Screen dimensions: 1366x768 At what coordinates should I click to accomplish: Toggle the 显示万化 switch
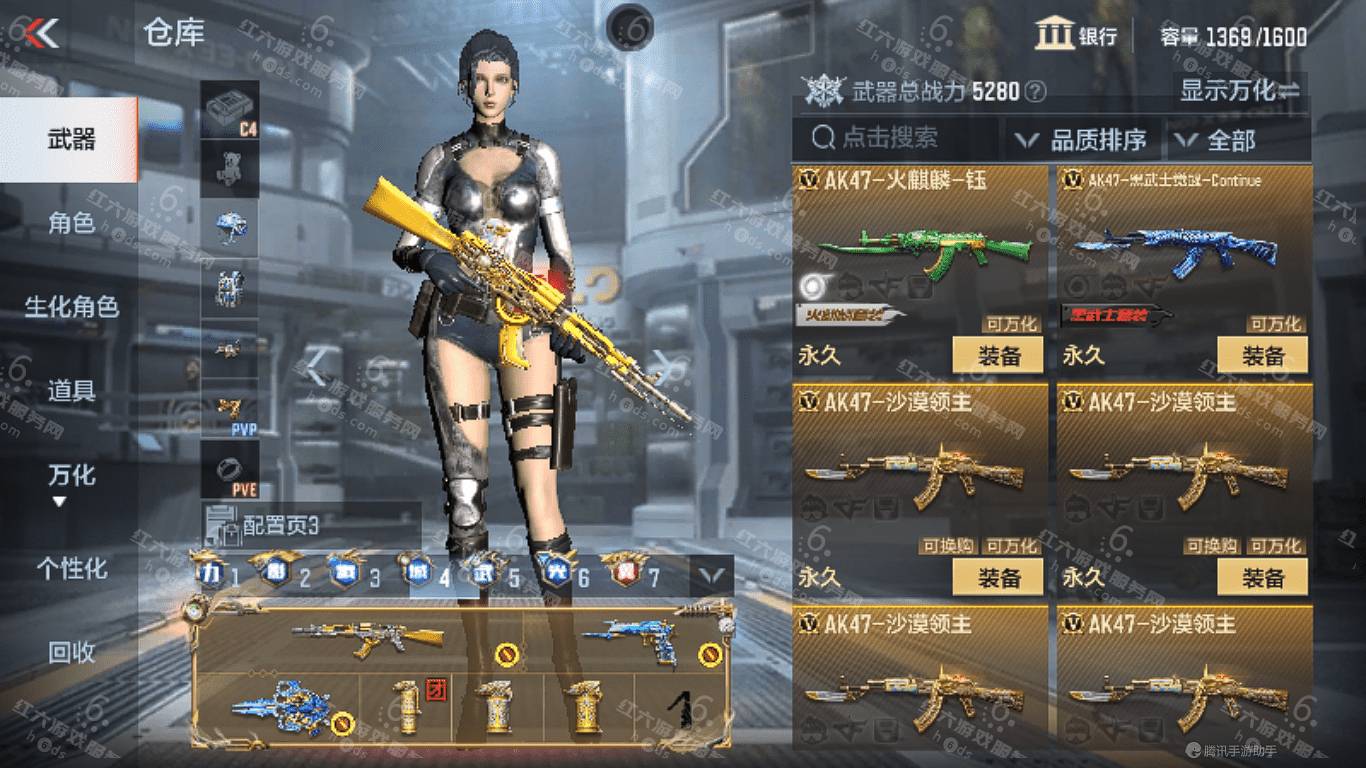pos(1240,91)
